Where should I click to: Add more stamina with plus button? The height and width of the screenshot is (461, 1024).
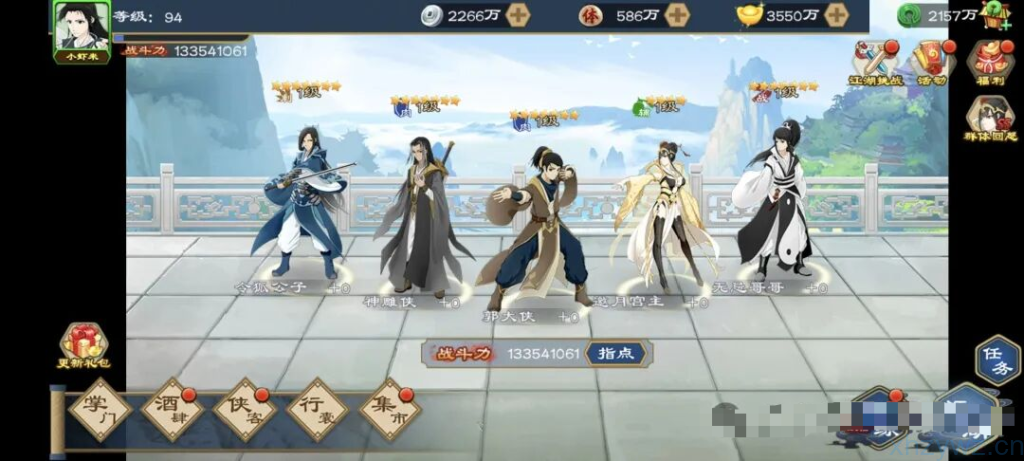tap(677, 15)
